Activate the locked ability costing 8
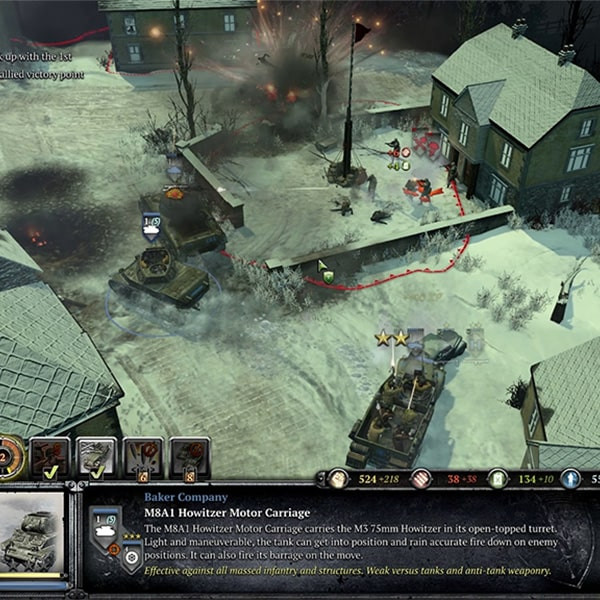 point(189,457)
